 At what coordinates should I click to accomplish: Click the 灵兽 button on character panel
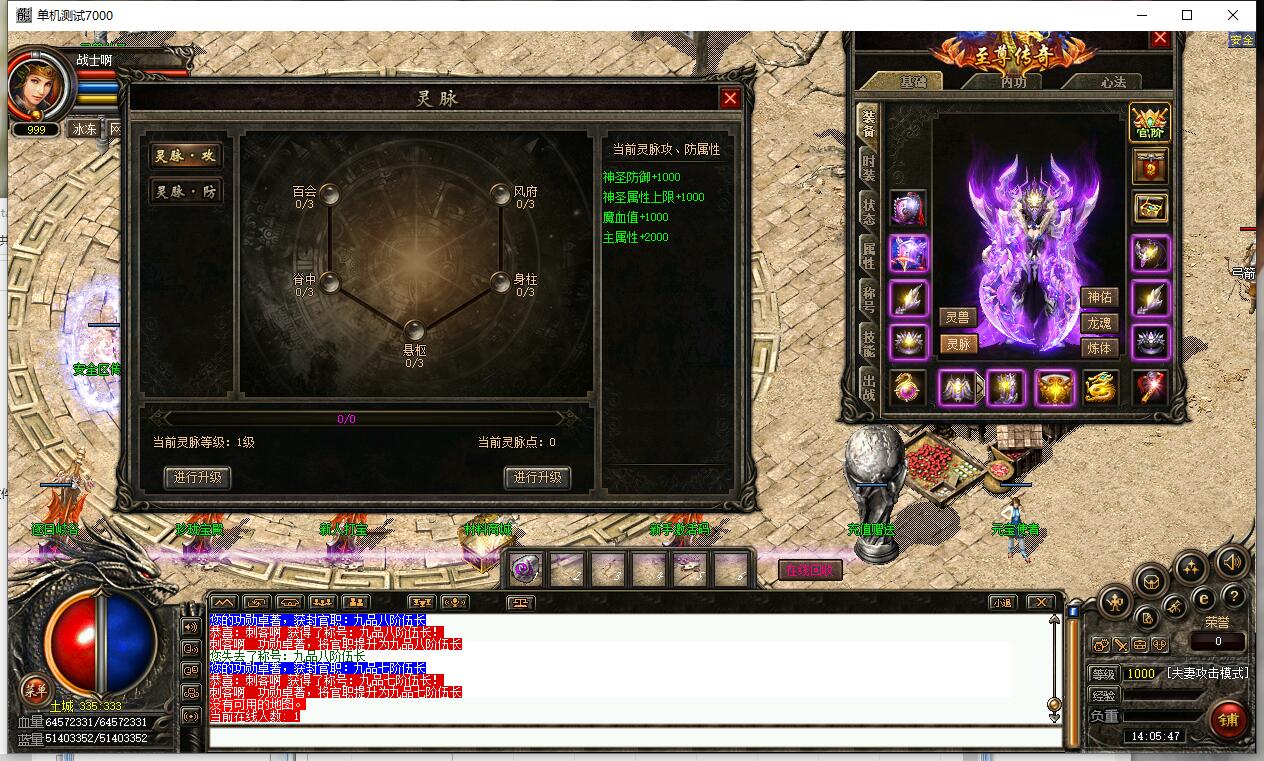click(x=958, y=317)
